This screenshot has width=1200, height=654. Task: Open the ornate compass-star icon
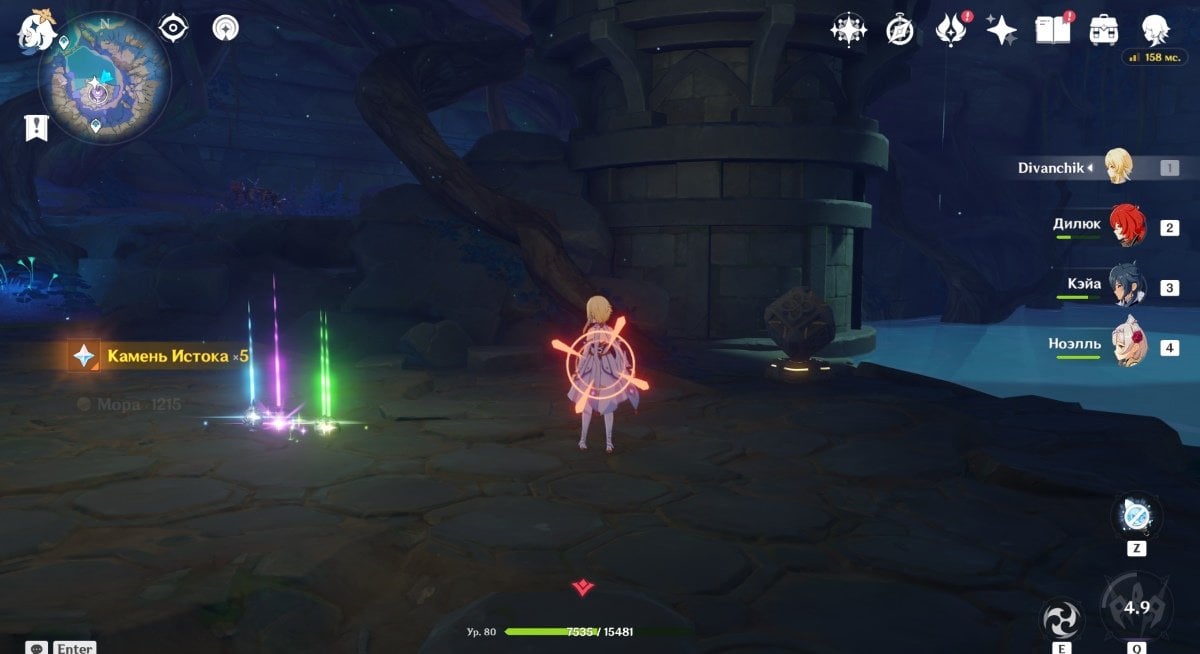848,30
